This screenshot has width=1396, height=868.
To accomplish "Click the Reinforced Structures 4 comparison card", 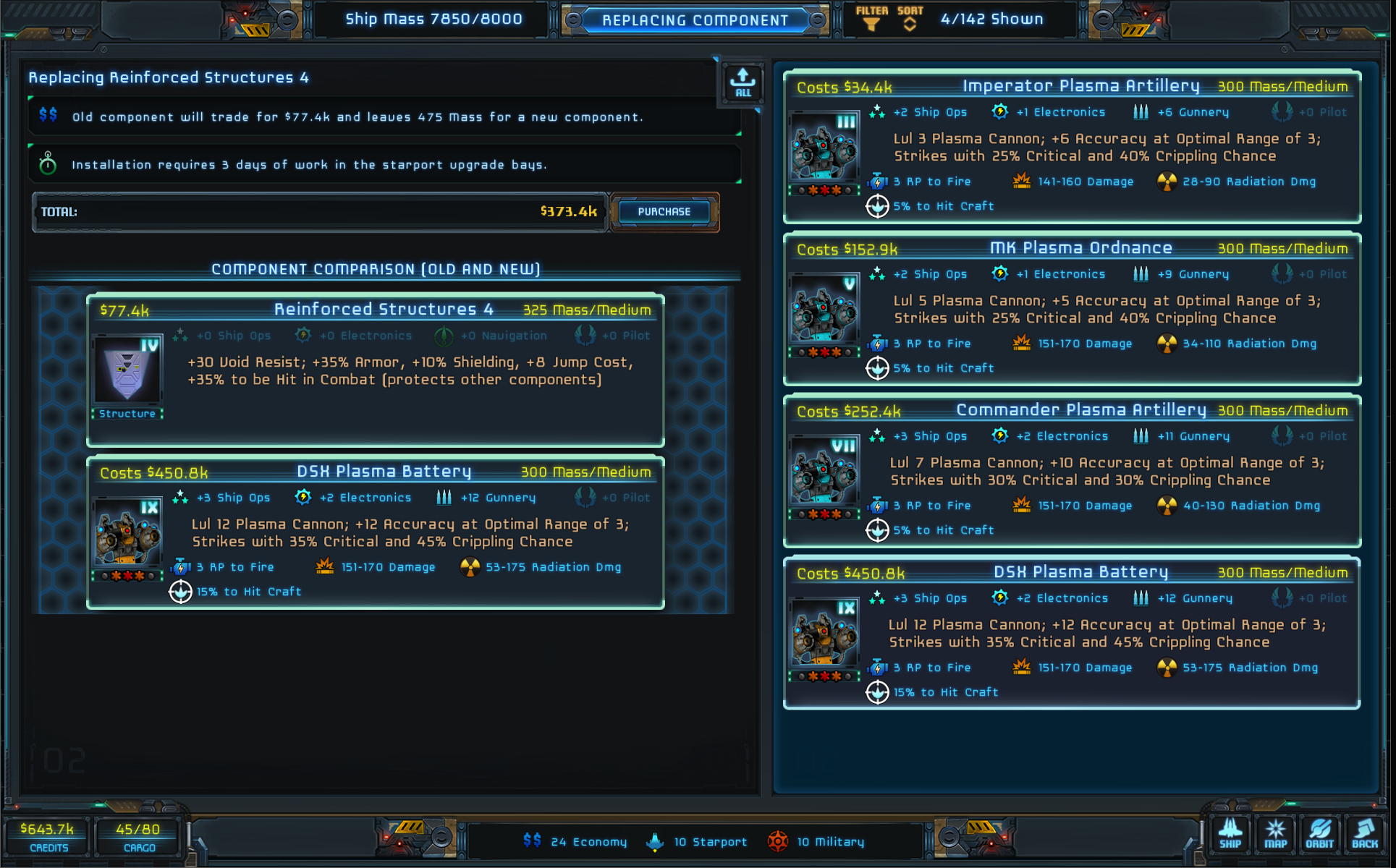I will click(375, 370).
